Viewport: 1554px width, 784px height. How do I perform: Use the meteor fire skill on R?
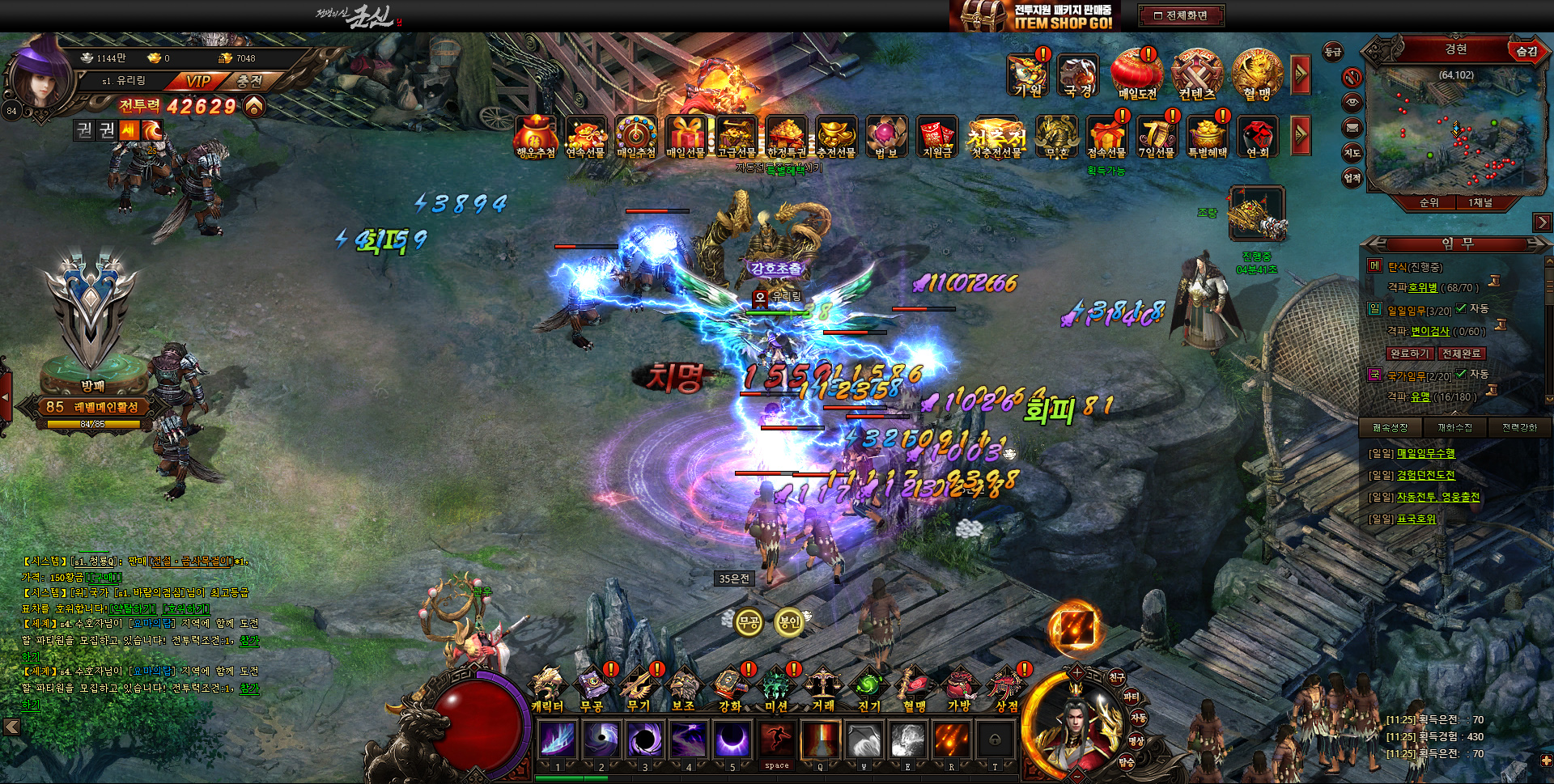click(952, 739)
